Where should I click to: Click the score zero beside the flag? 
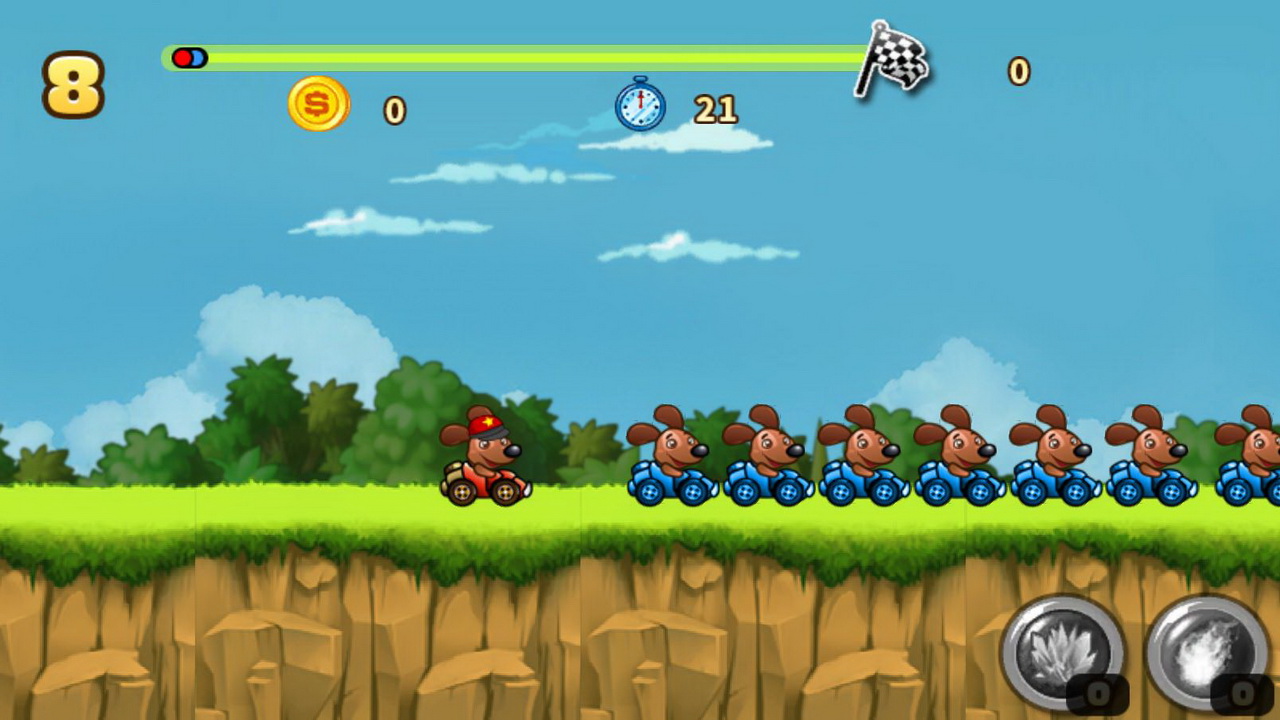(1017, 72)
